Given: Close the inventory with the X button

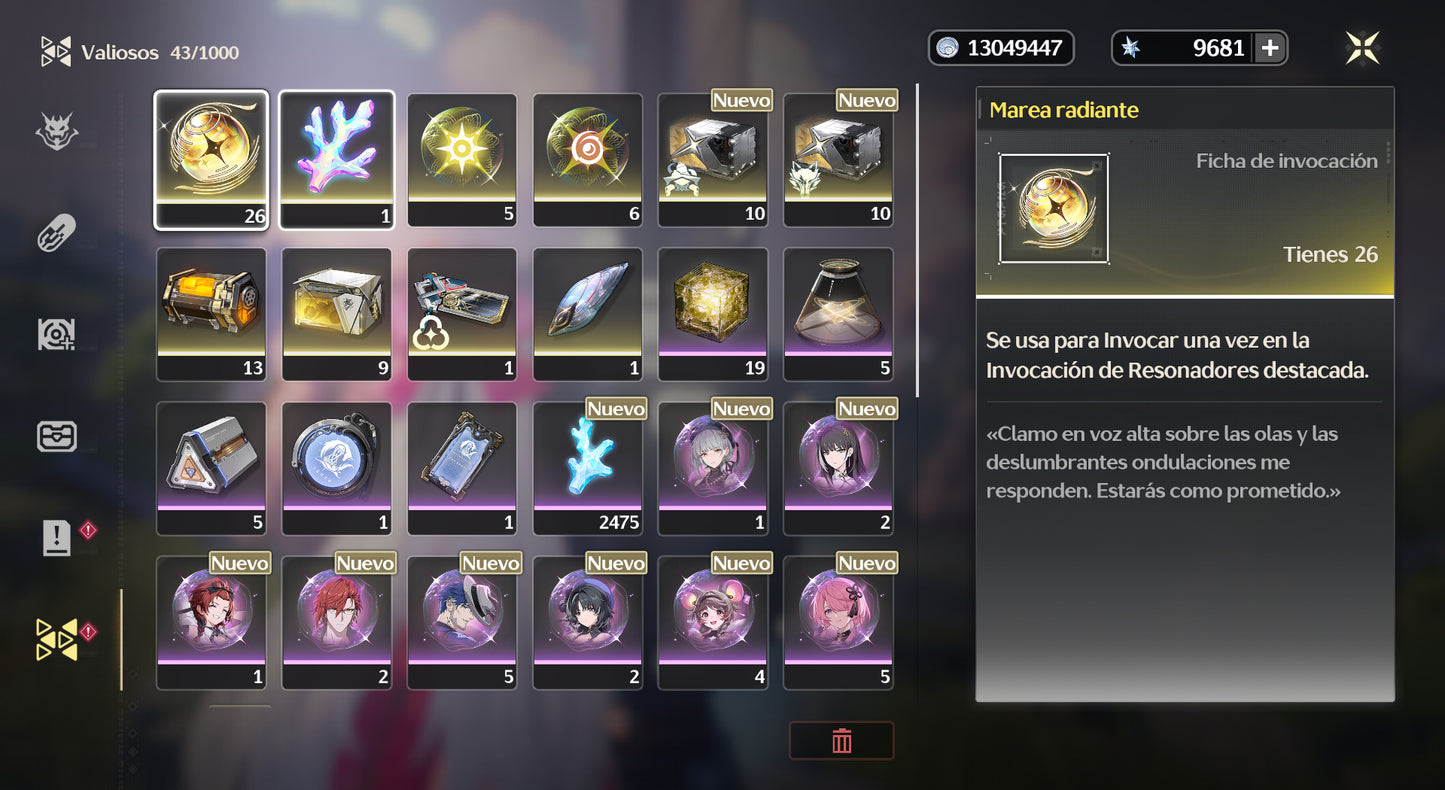Looking at the screenshot, I should [1362, 48].
